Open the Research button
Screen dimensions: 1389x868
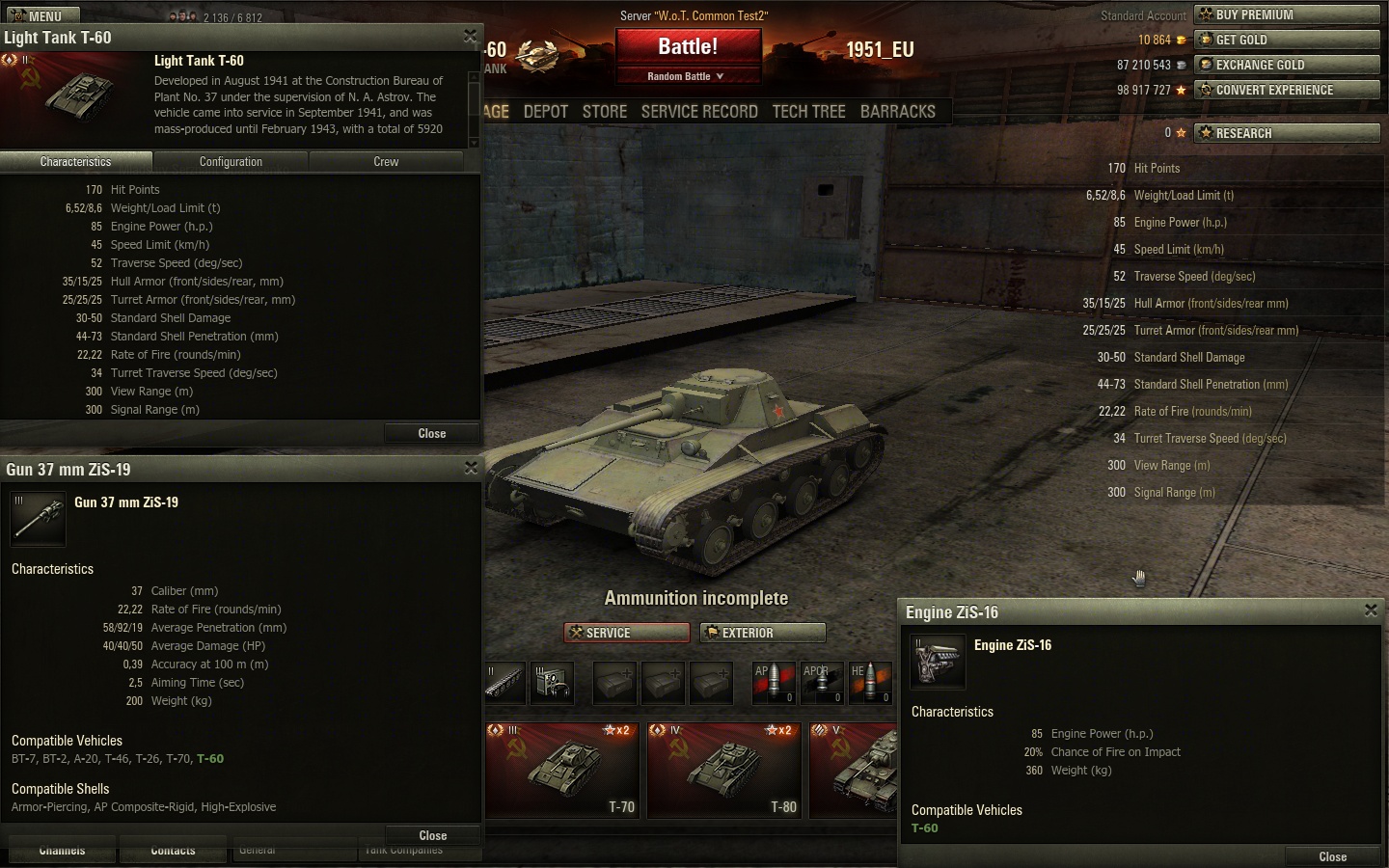click(x=1286, y=133)
